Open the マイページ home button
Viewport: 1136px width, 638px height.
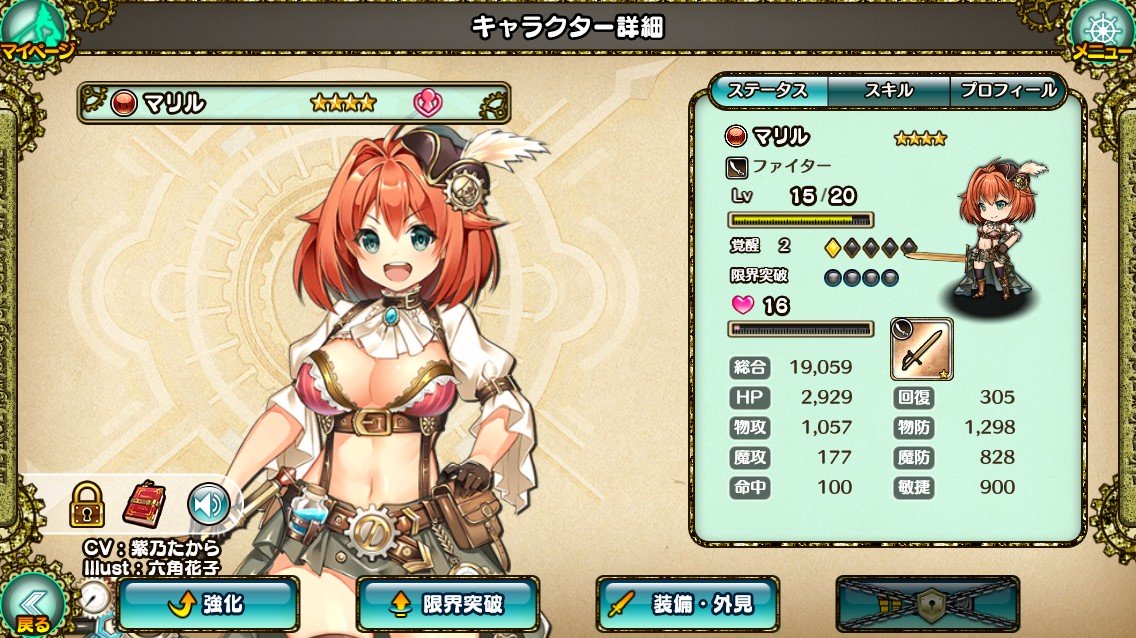coord(35,30)
